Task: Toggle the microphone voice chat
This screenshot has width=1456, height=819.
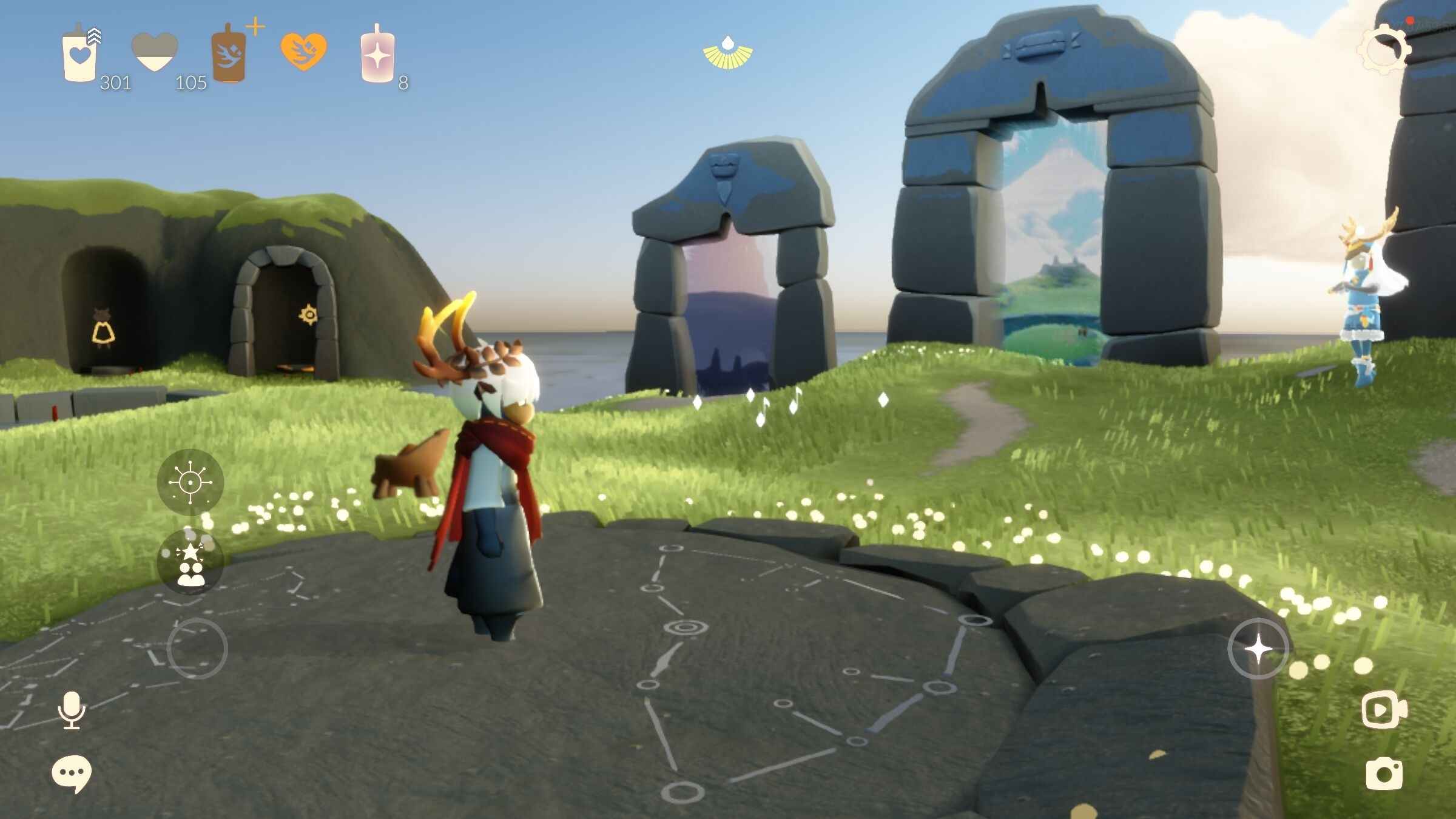Action: click(x=72, y=710)
